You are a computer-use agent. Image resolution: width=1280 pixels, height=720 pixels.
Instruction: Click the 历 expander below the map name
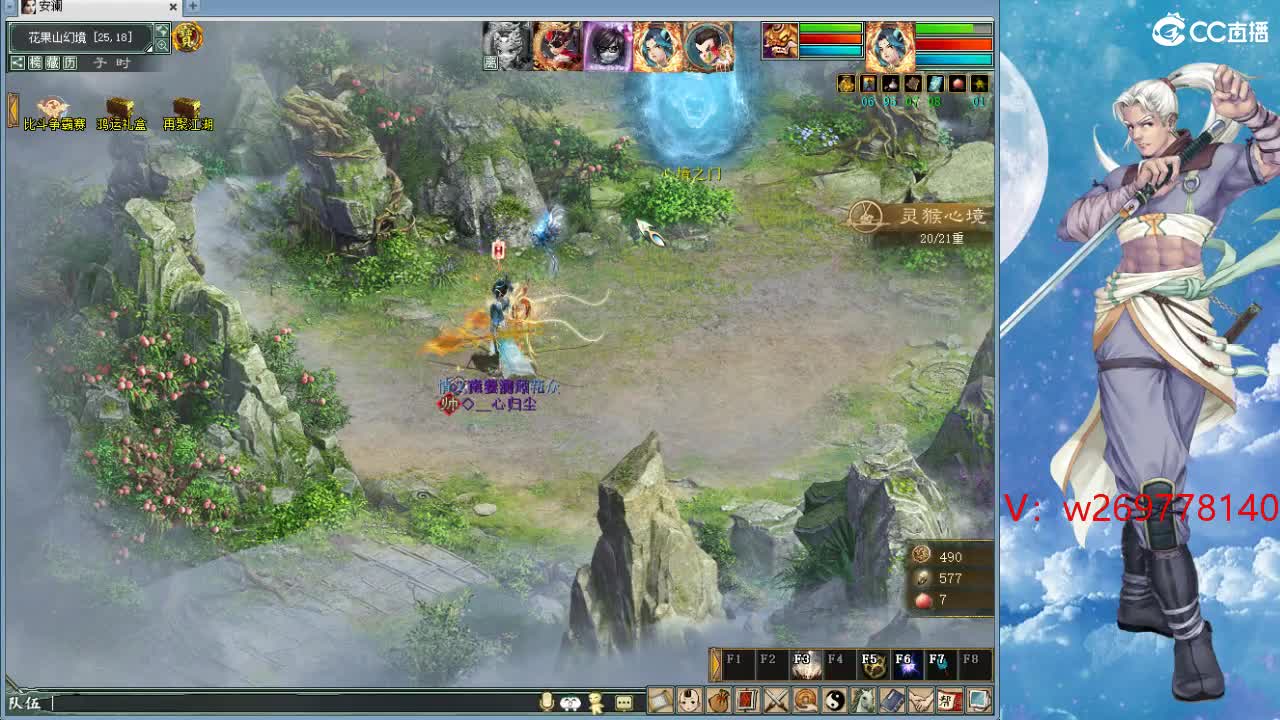point(70,63)
